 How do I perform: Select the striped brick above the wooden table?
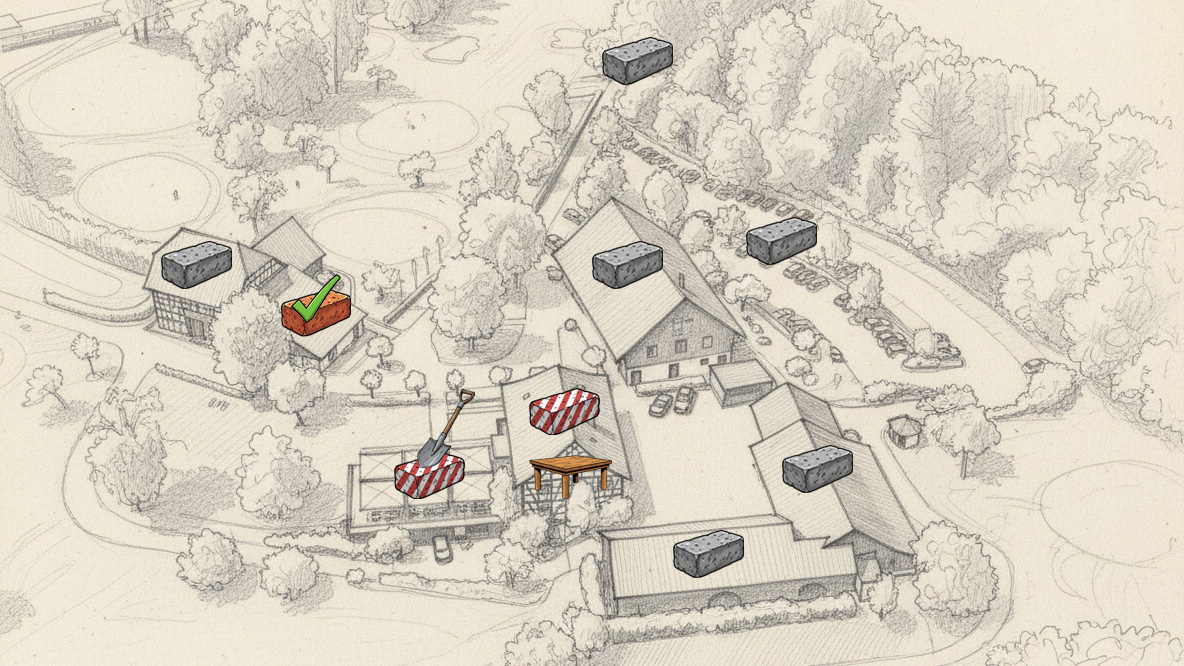click(564, 409)
